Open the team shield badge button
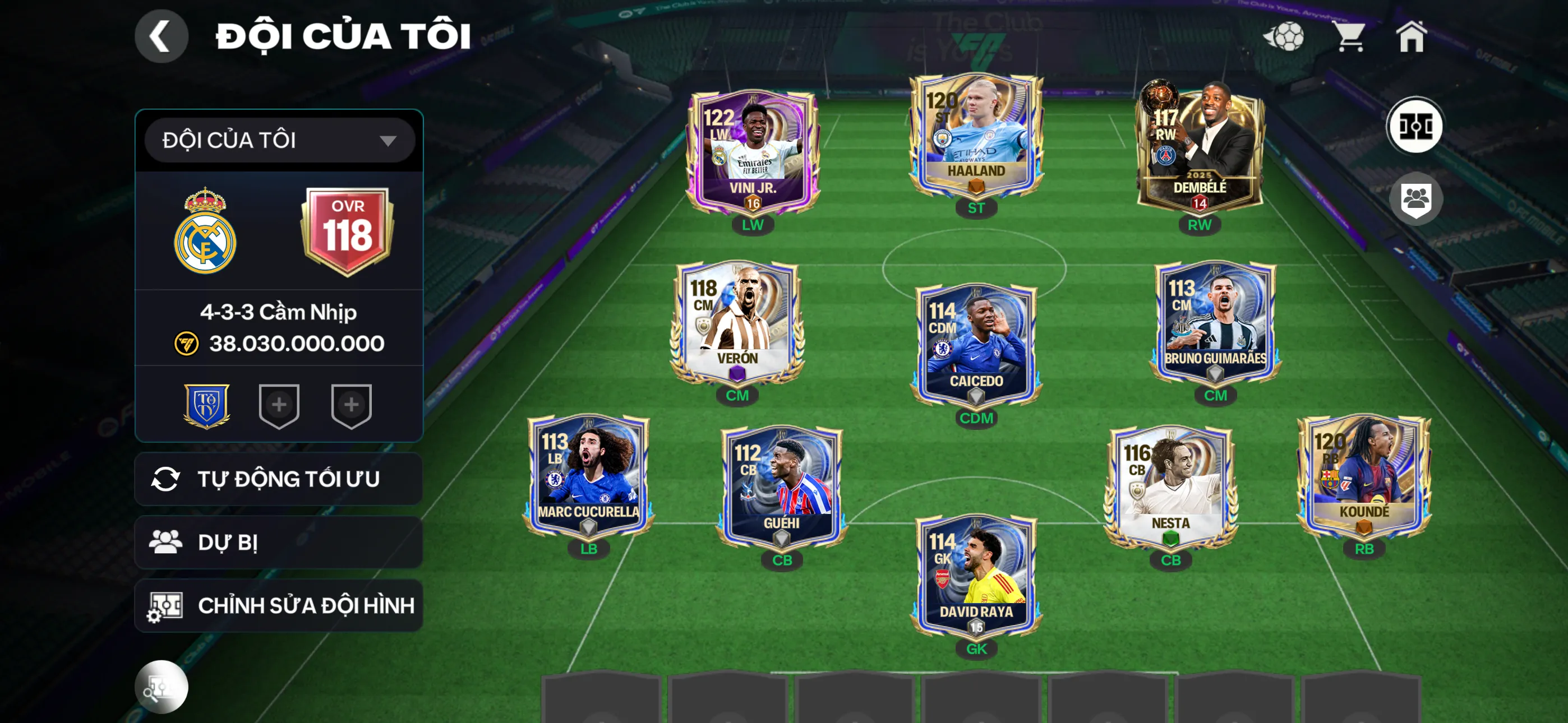 pos(1415,199)
